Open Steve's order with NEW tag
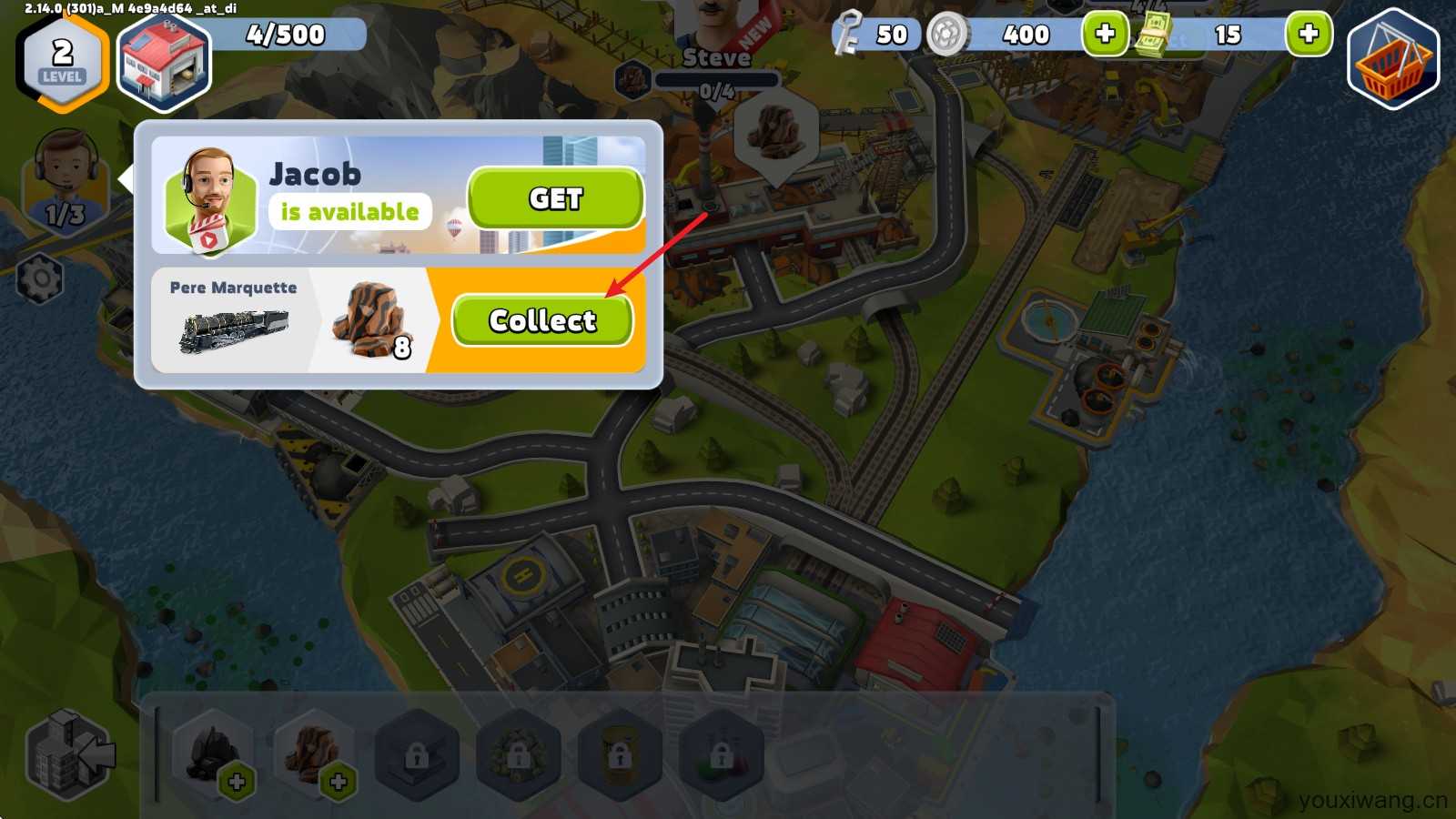Image resolution: width=1456 pixels, height=819 pixels. click(718, 36)
